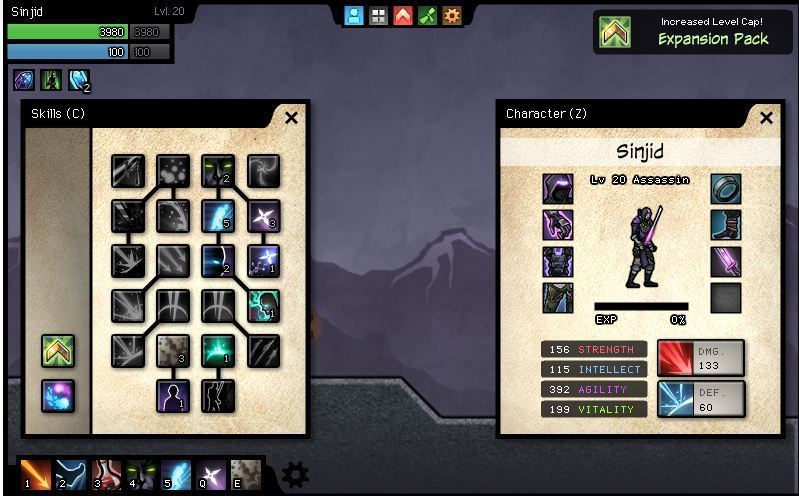799x496 pixels.
Task: Click the equipped hooded helmet slot
Action: (x=558, y=189)
